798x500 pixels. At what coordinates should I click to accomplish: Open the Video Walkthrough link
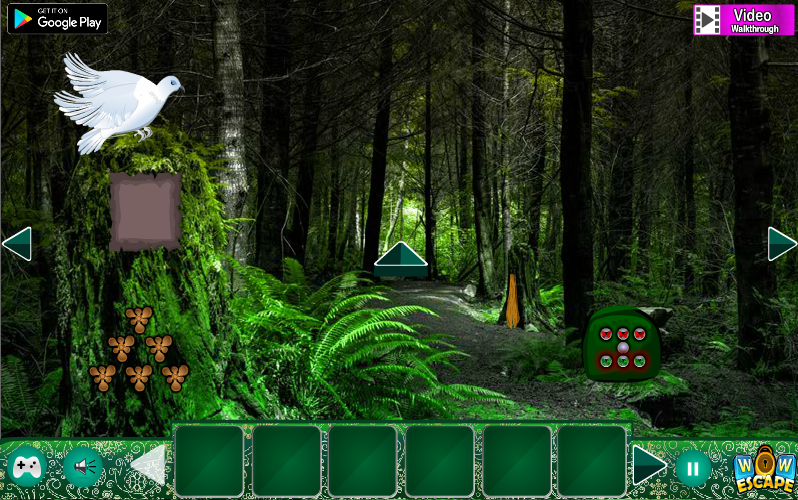743,19
